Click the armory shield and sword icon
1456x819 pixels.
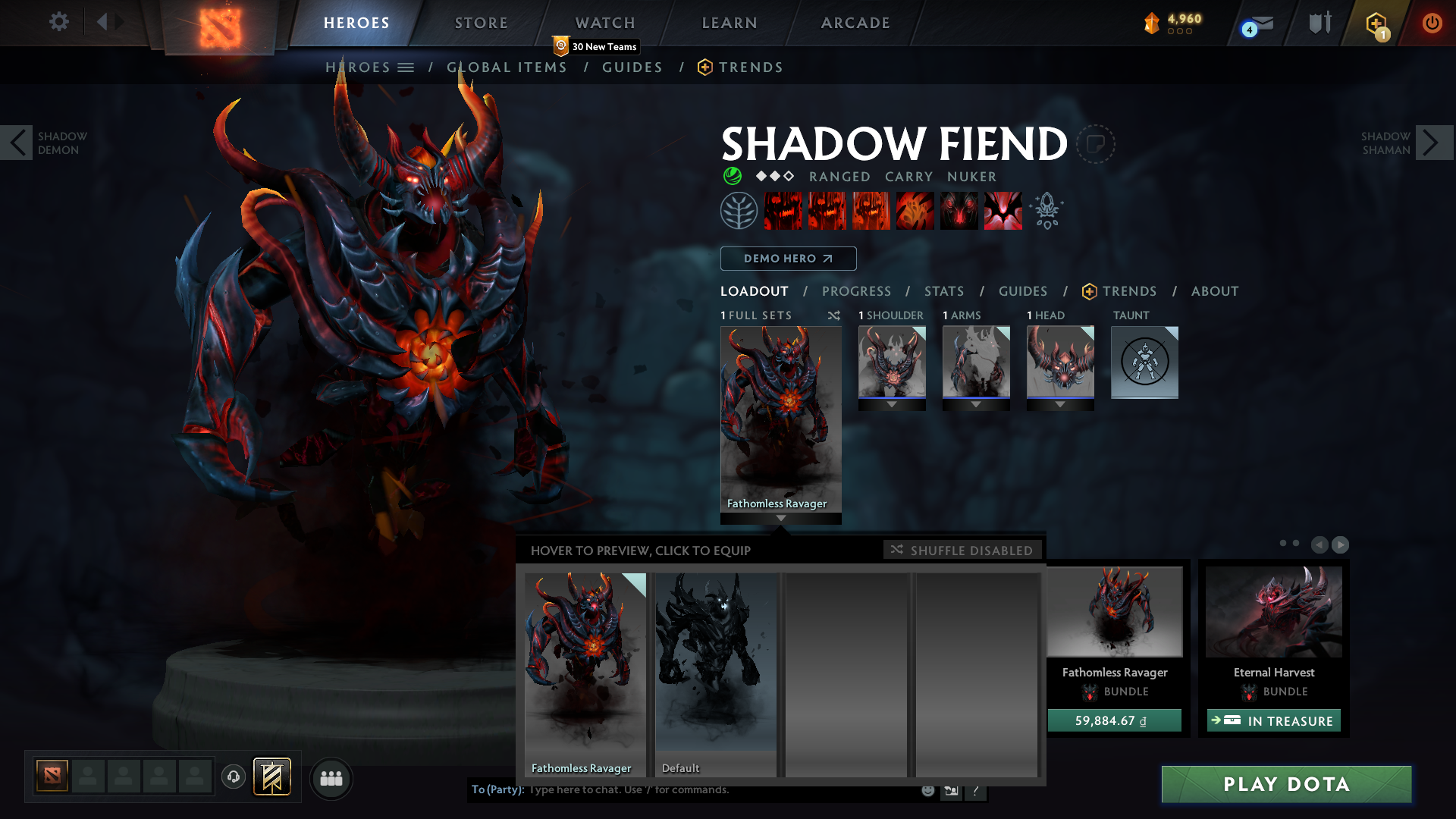[1319, 23]
